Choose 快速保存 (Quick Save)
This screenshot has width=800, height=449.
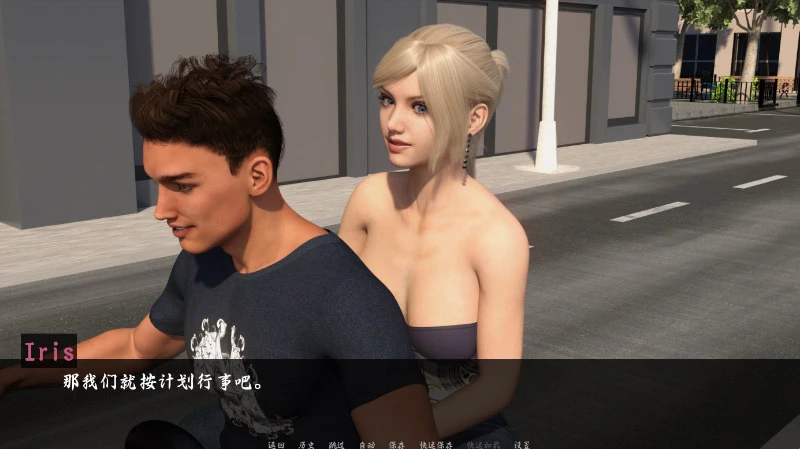click(436, 443)
